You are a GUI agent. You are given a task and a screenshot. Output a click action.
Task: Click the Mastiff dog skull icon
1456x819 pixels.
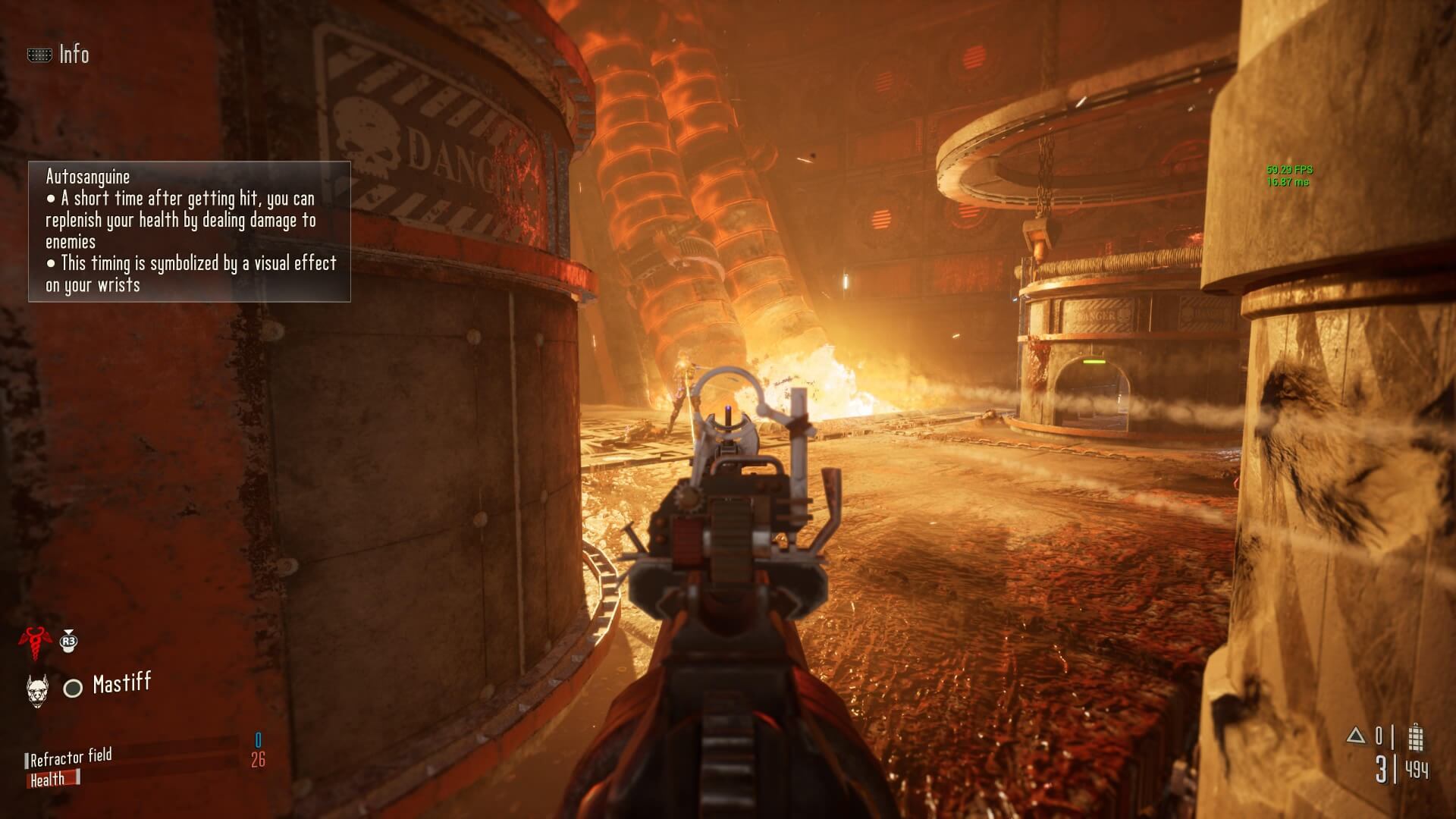point(37,690)
